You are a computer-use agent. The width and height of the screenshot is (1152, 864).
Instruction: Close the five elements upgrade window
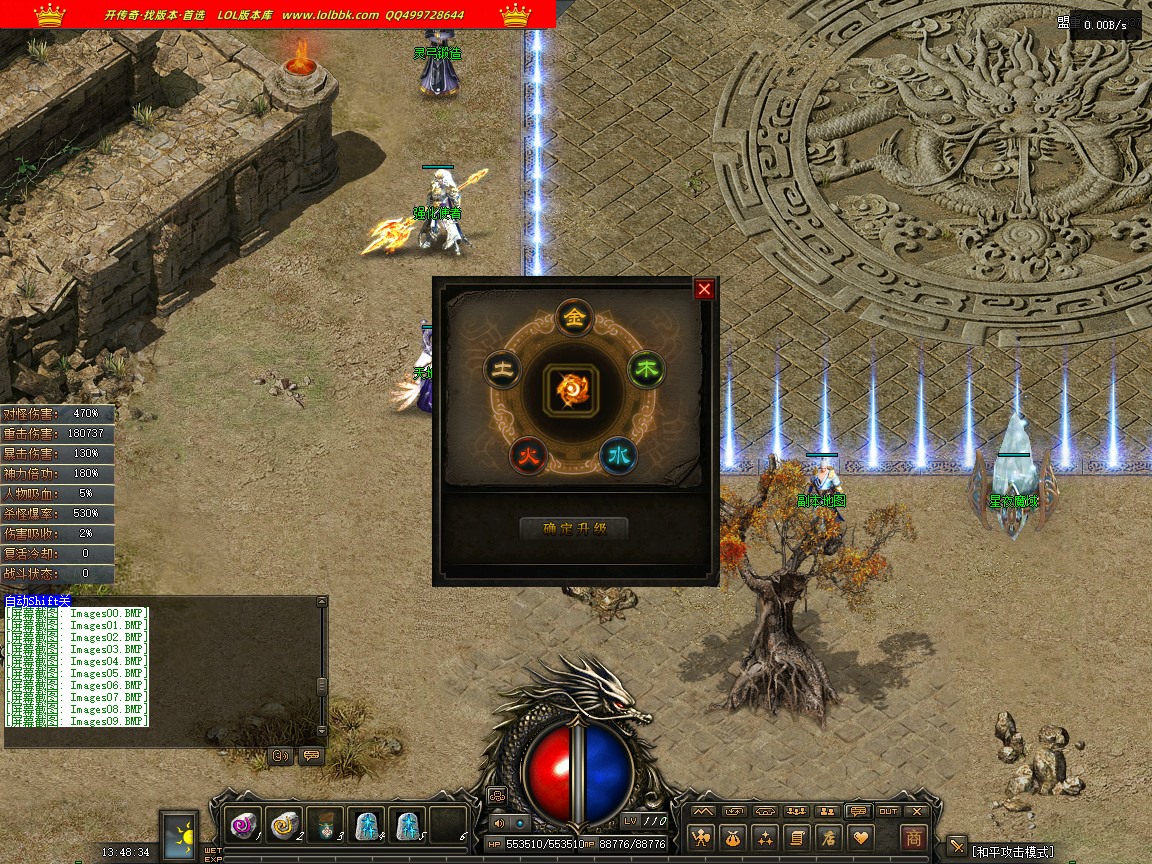pyautogui.click(x=704, y=289)
